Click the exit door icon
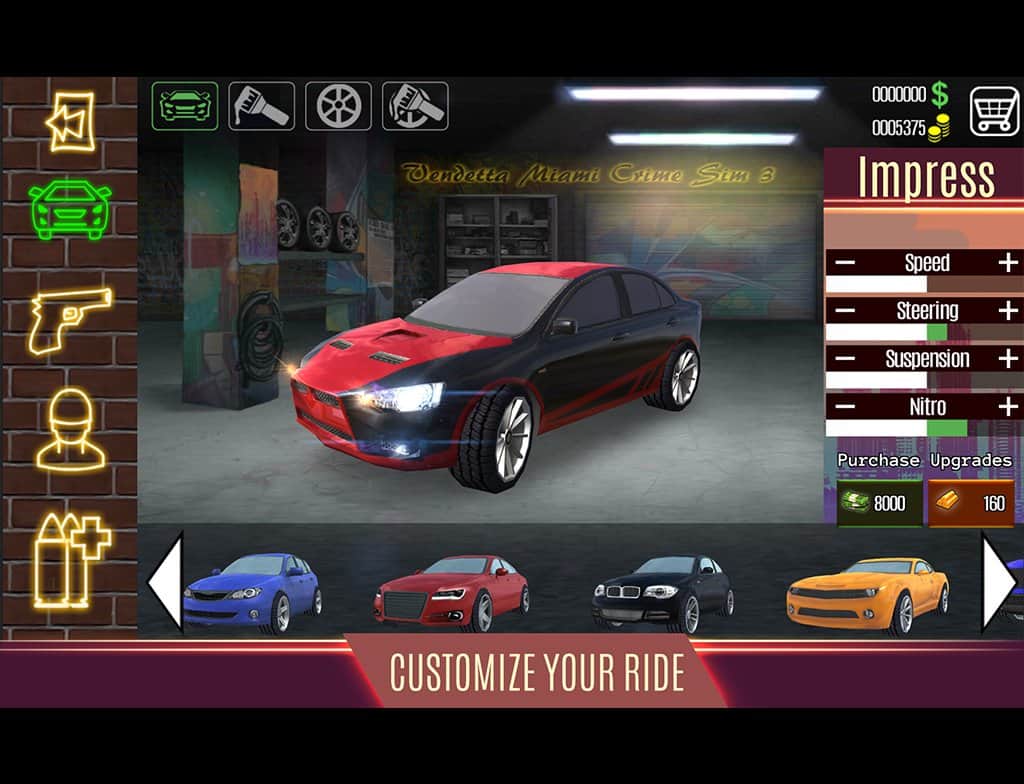Image resolution: width=1024 pixels, height=784 pixels. point(70,121)
